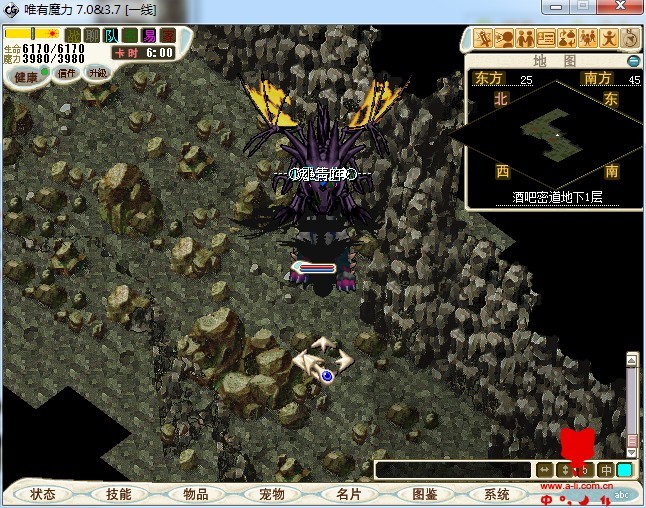The height and width of the screenshot is (508, 646).
Task: Click the 健康 health button
Action: tap(26, 75)
